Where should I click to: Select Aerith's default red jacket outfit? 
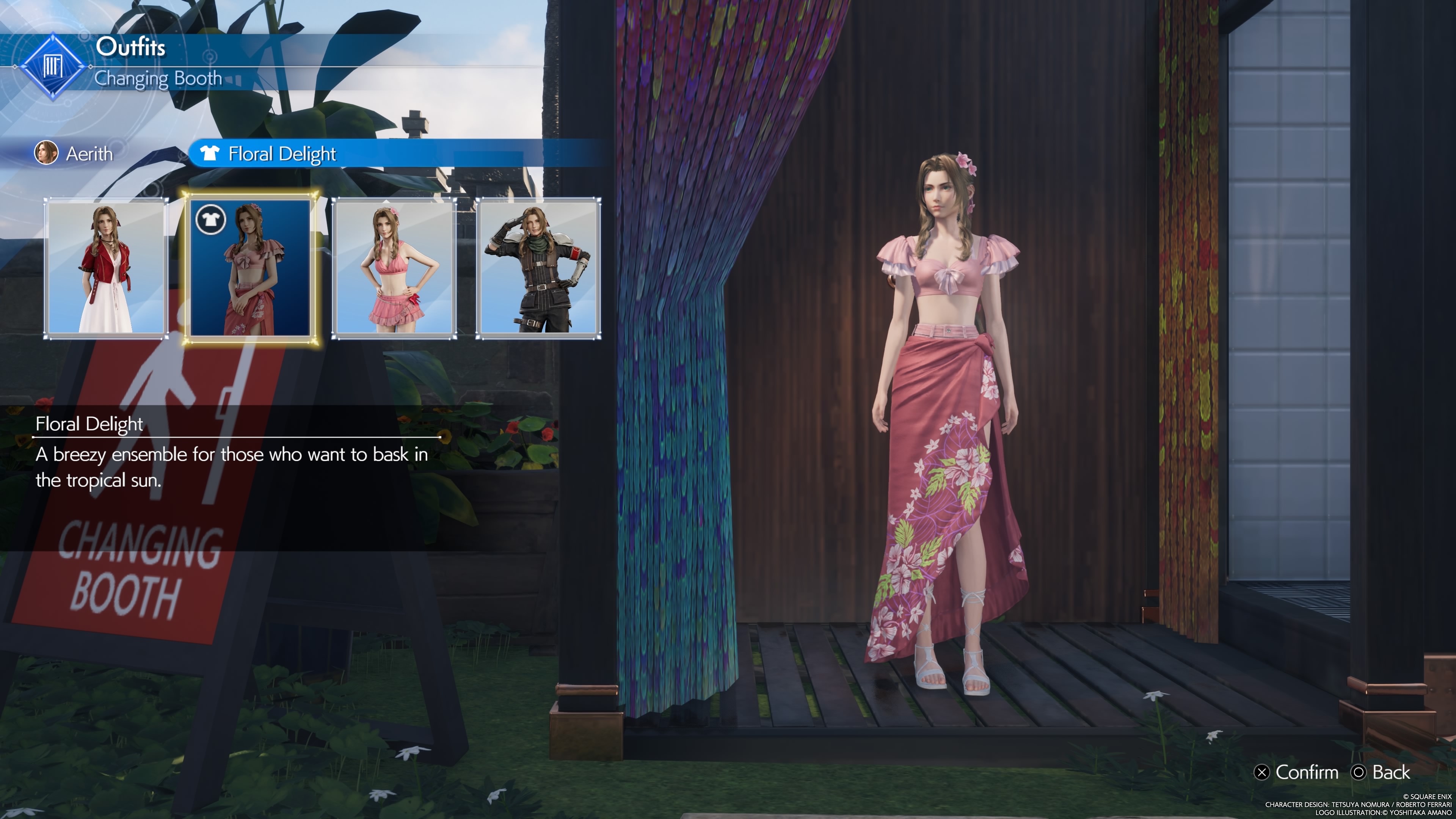(x=106, y=268)
